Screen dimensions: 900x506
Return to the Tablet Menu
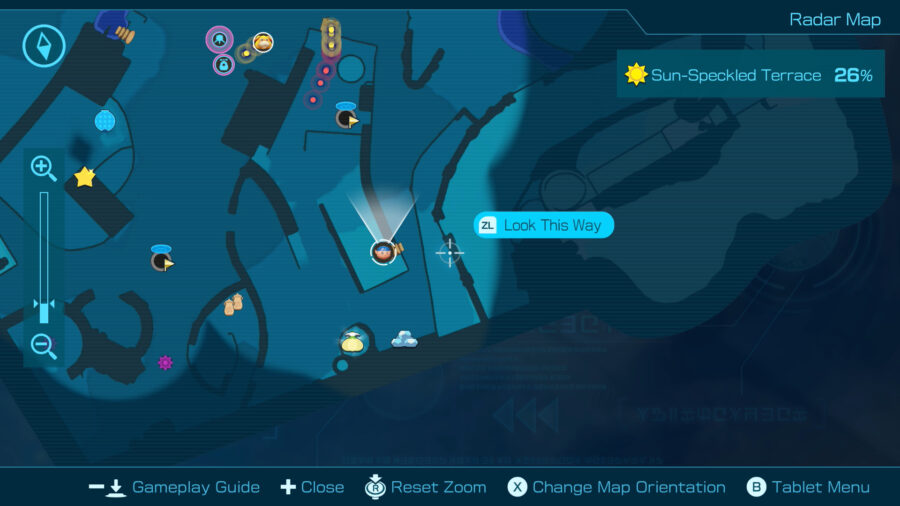pyautogui.click(x=808, y=487)
